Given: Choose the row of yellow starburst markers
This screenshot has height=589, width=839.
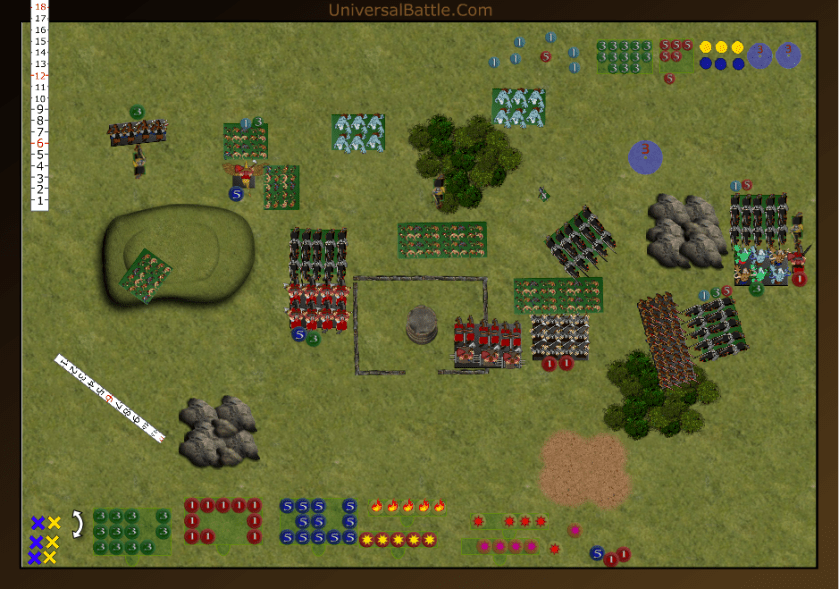Looking at the screenshot, I should point(397,540).
